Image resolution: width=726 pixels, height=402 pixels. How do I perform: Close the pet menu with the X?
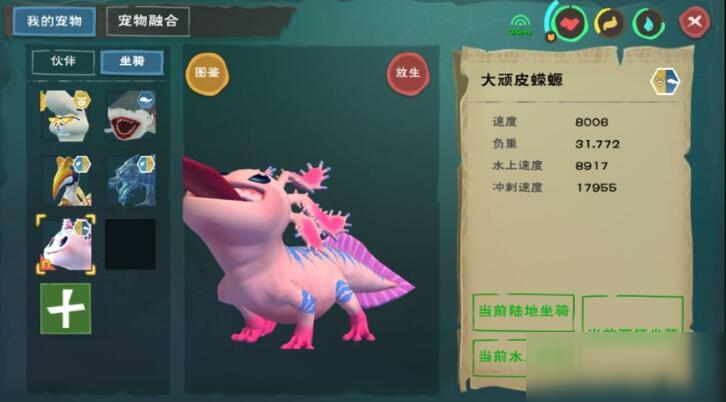point(692,22)
